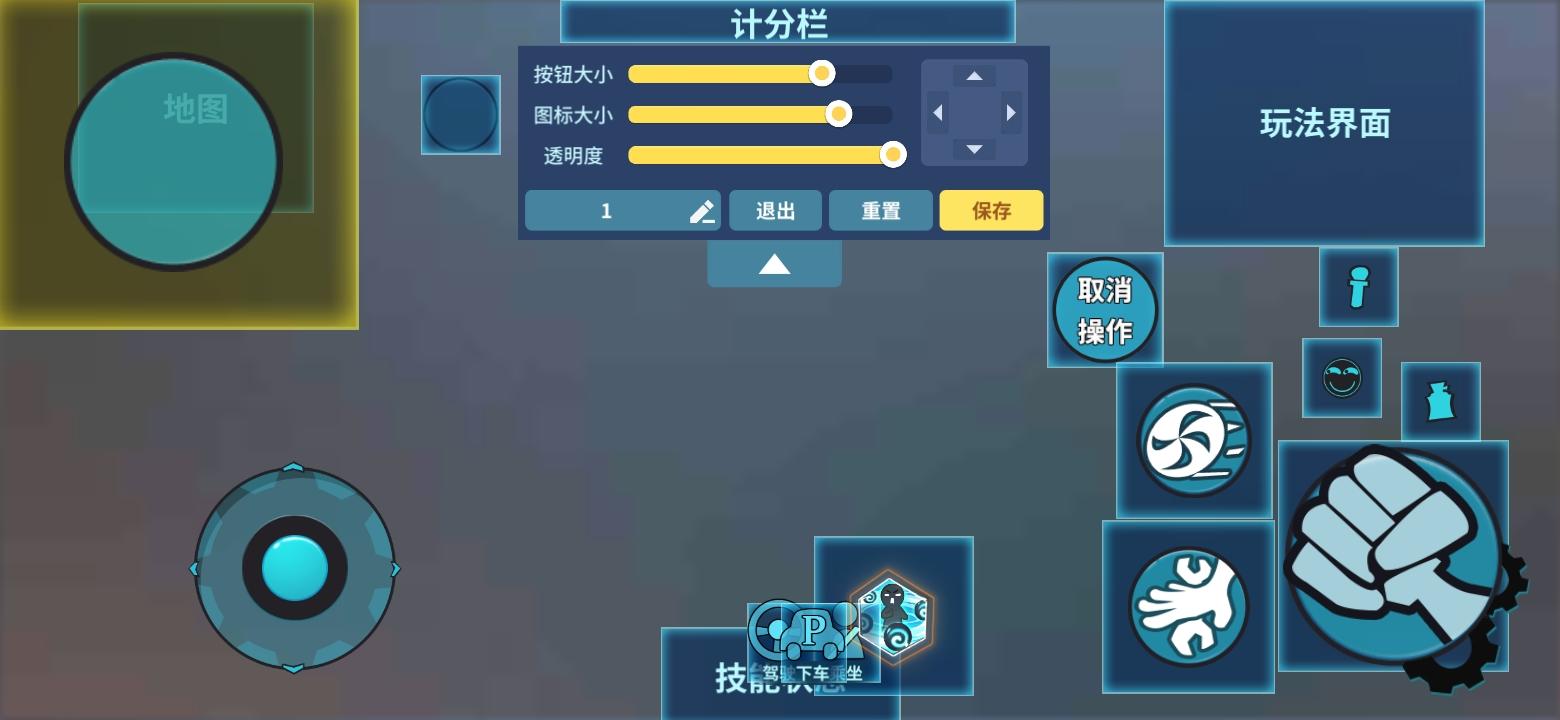Click the 玩法界面 gameplay interface panel
Screen dimensions: 1560x720
(1324, 123)
